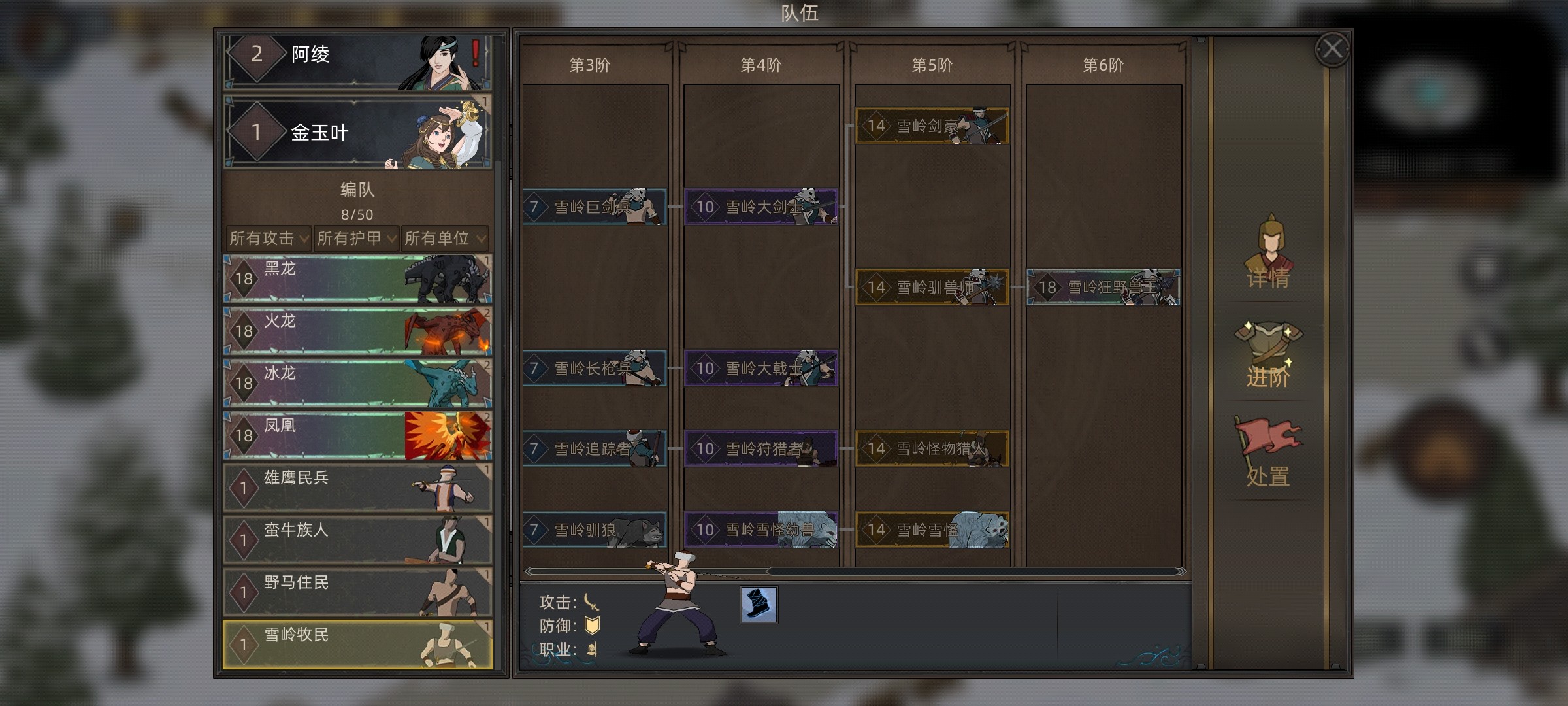Image resolution: width=1568 pixels, height=706 pixels.
Task: Select hero 阿绫 in the roster
Action: point(357,60)
